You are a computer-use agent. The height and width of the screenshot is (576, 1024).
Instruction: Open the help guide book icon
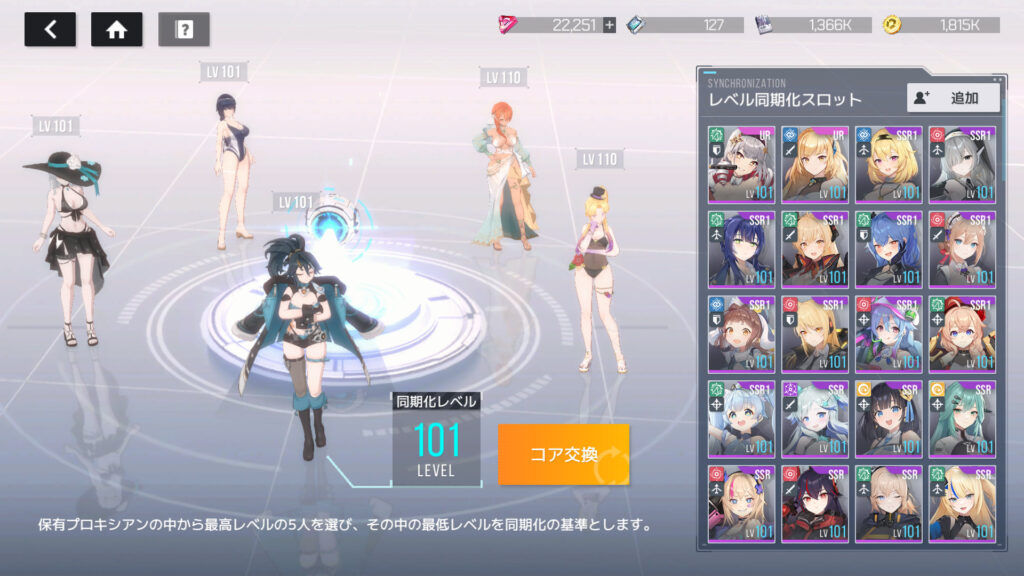(x=184, y=29)
